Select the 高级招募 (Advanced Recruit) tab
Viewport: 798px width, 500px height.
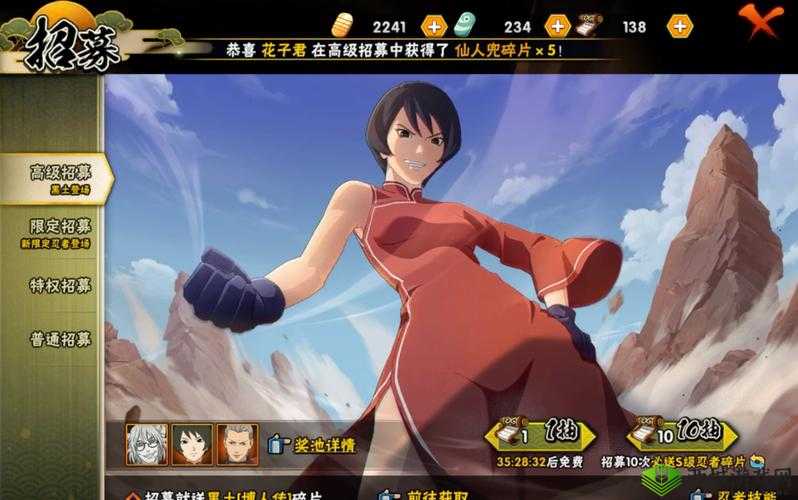[x=55, y=177]
